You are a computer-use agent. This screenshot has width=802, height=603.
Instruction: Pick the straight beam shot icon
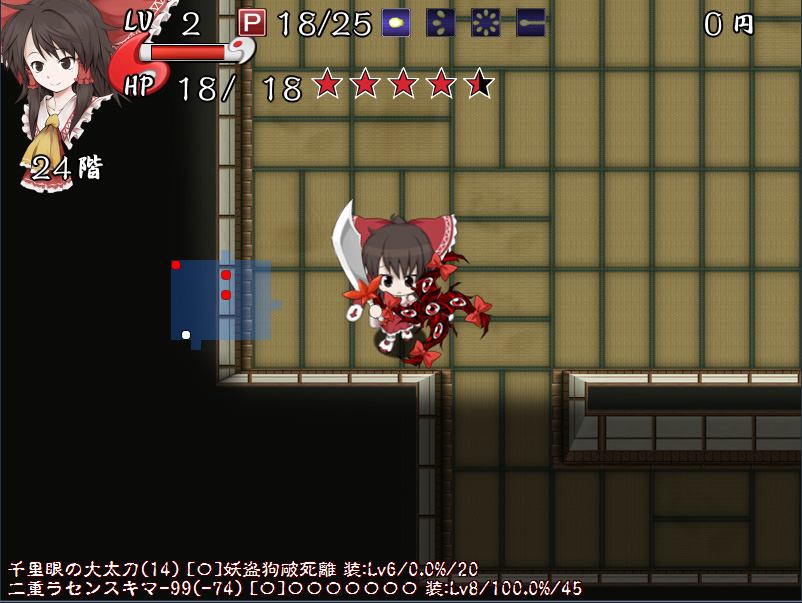tap(530, 23)
